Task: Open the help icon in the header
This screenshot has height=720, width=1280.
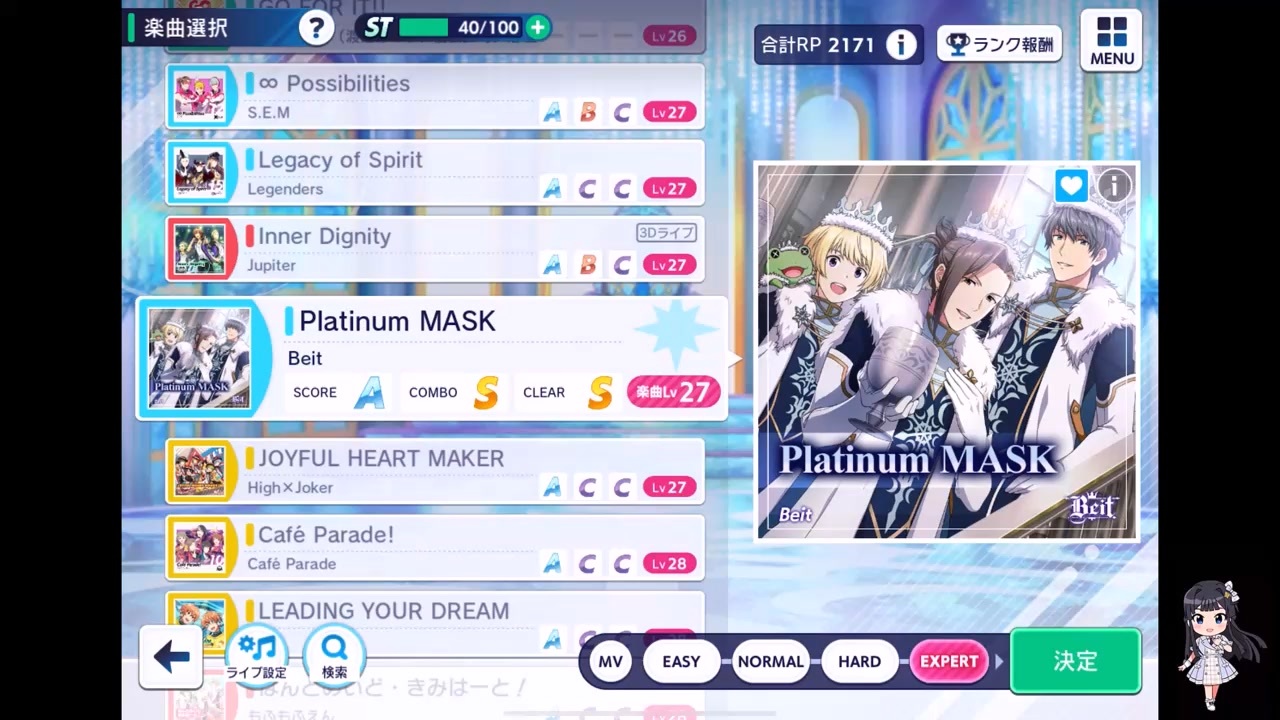Action: (316, 28)
